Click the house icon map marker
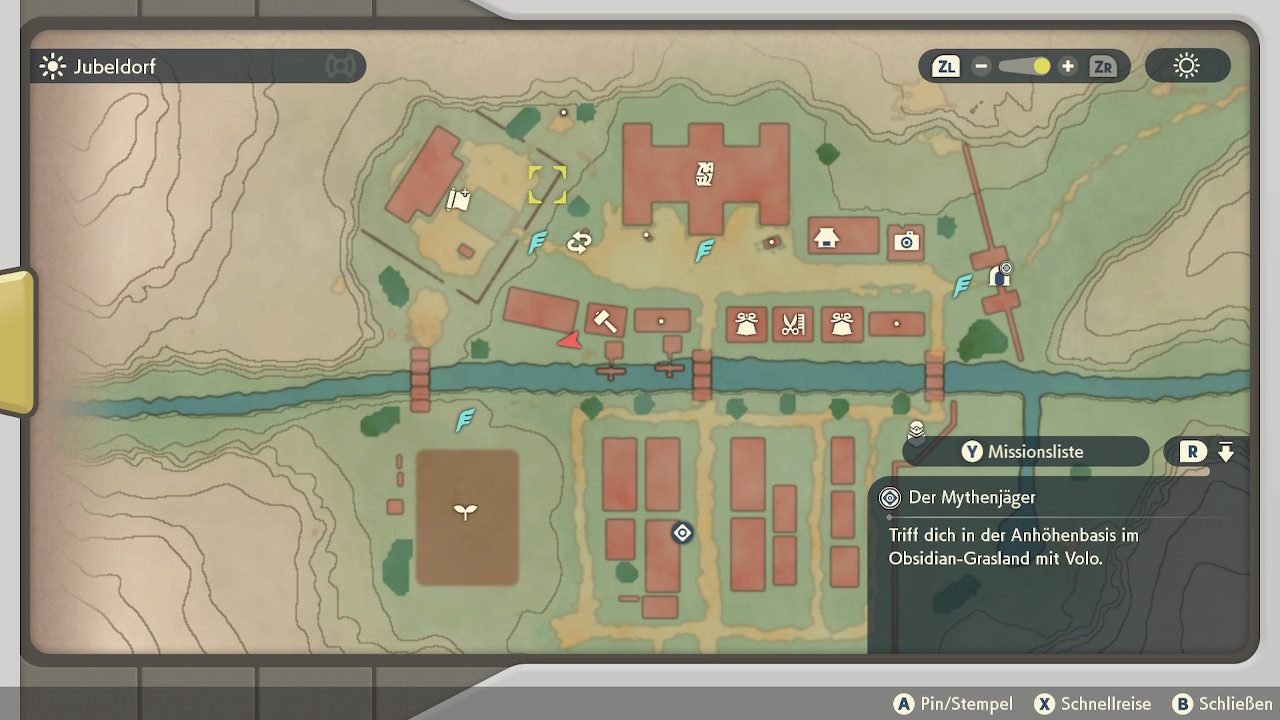This screenshot has width=1280, height=720. pos(826,238)
